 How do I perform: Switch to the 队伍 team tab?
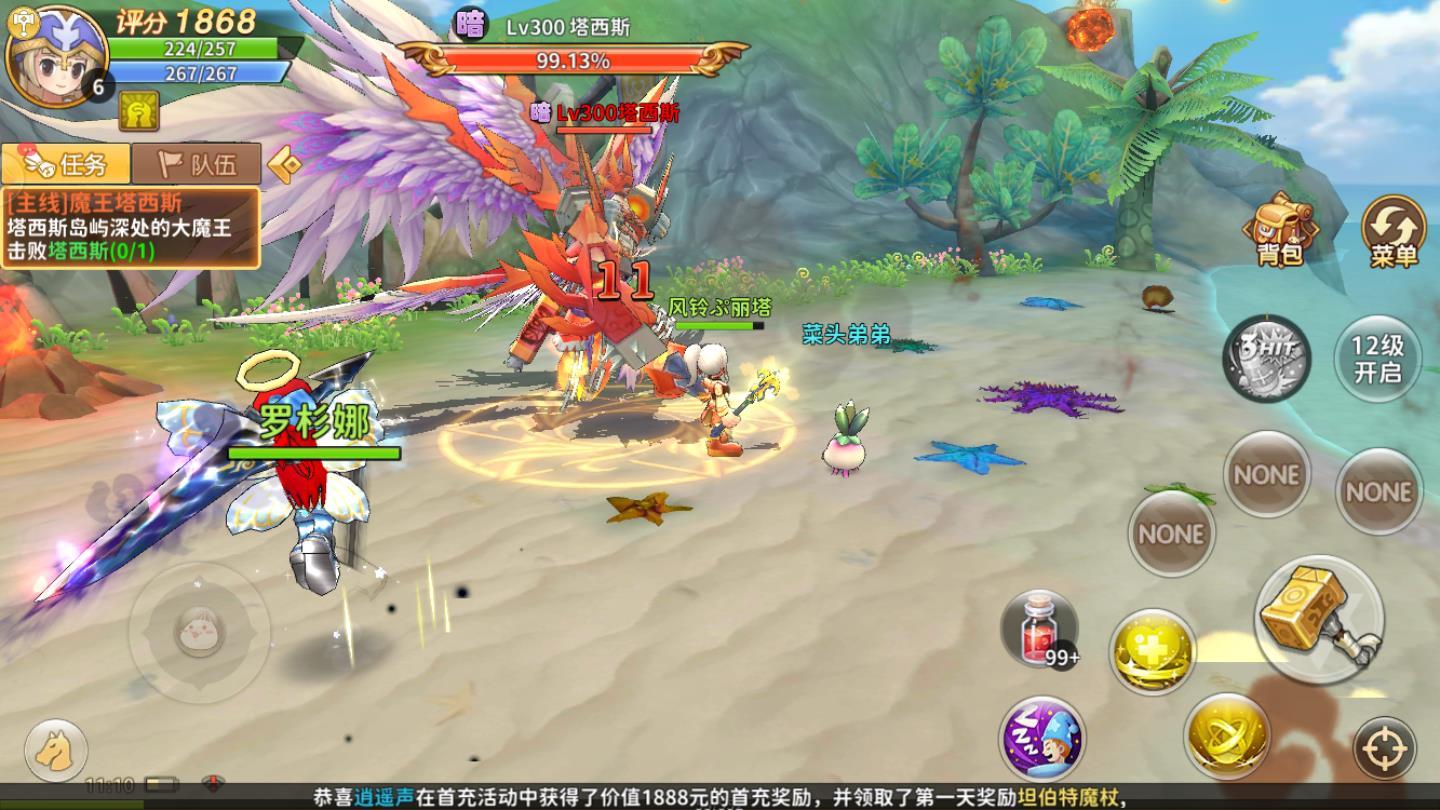click(198, 163)
